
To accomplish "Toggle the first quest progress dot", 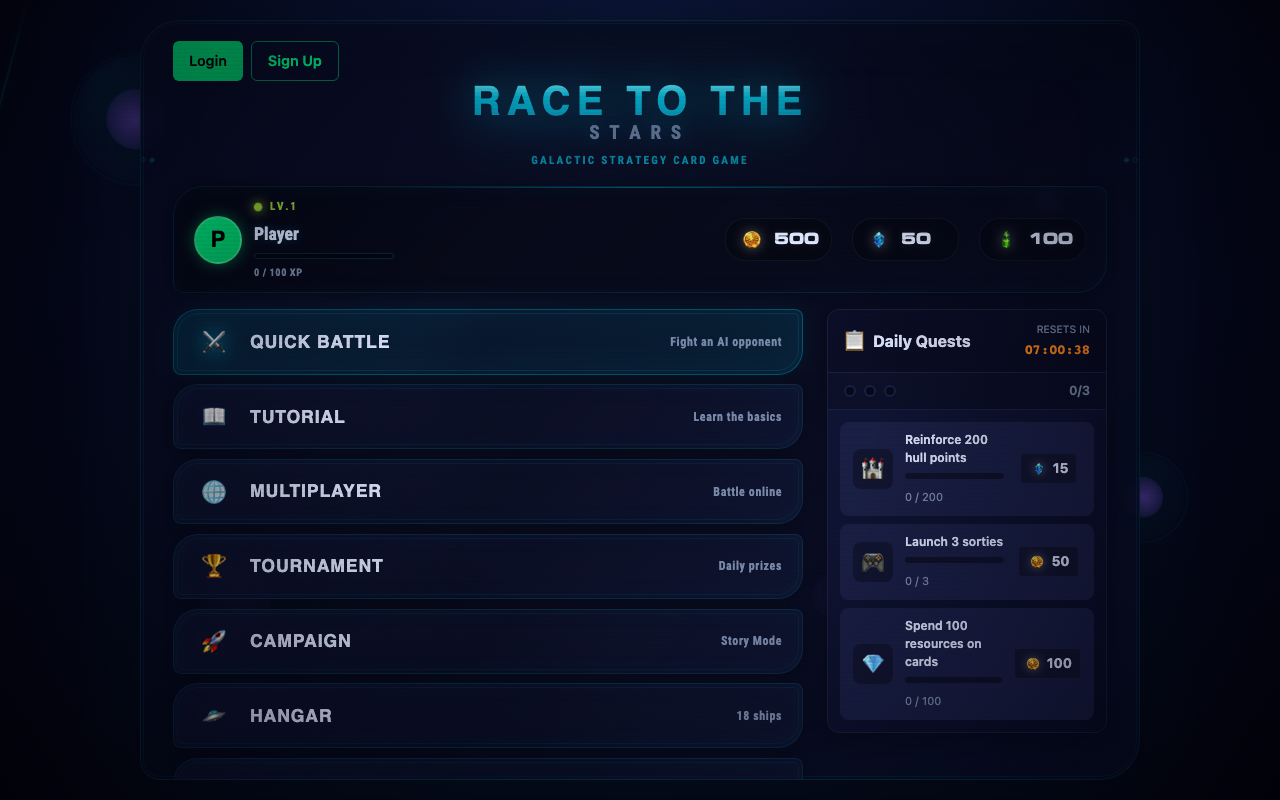I will [850, 391].
